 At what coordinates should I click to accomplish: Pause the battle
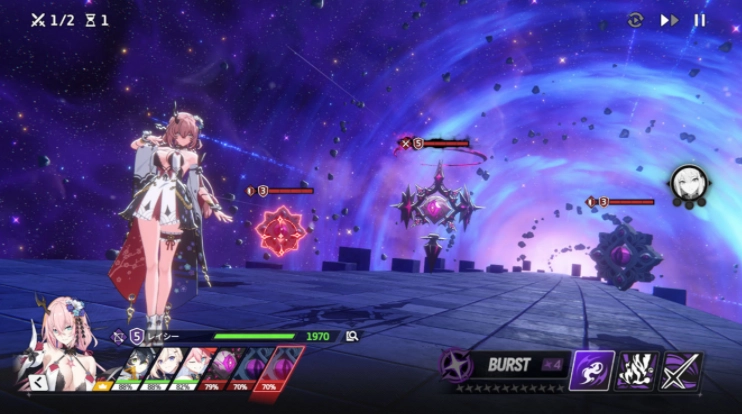point(700,20)
